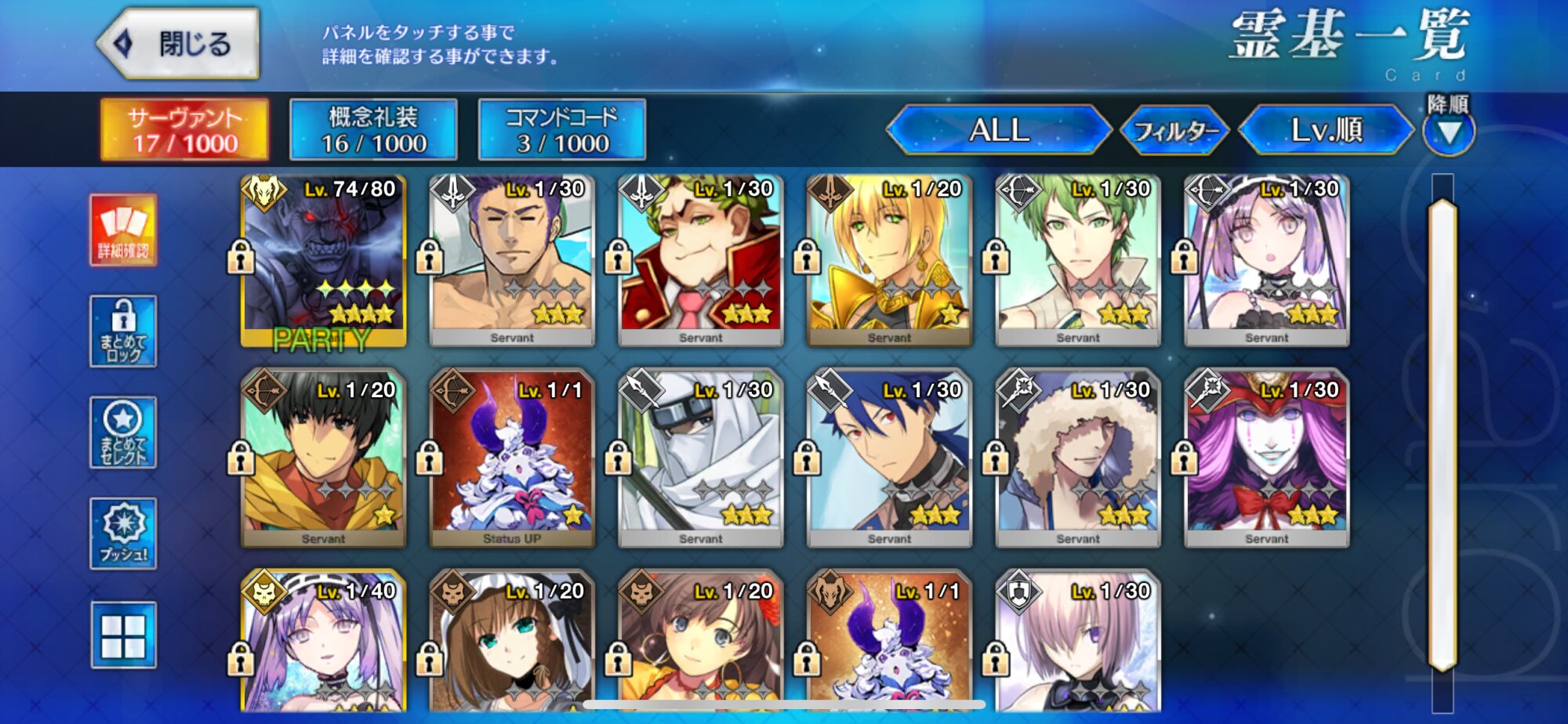
Task: Open the 概念礼装 tab
Action: [x=373, y=130]
